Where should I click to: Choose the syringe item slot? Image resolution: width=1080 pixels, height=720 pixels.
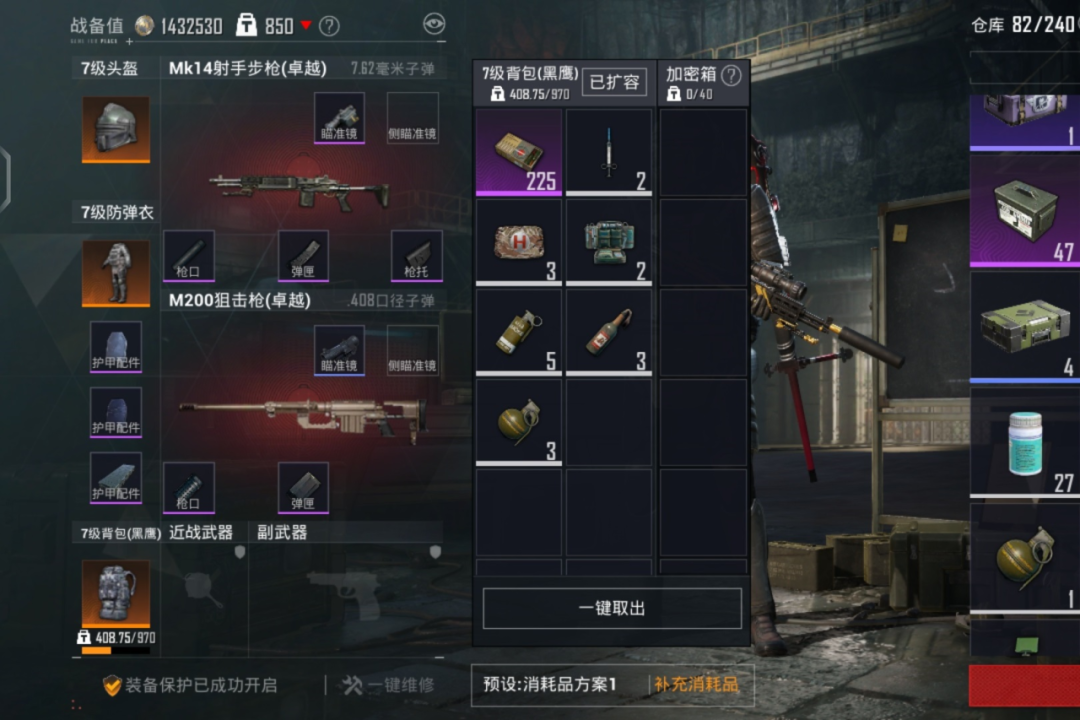coord(609,152)
